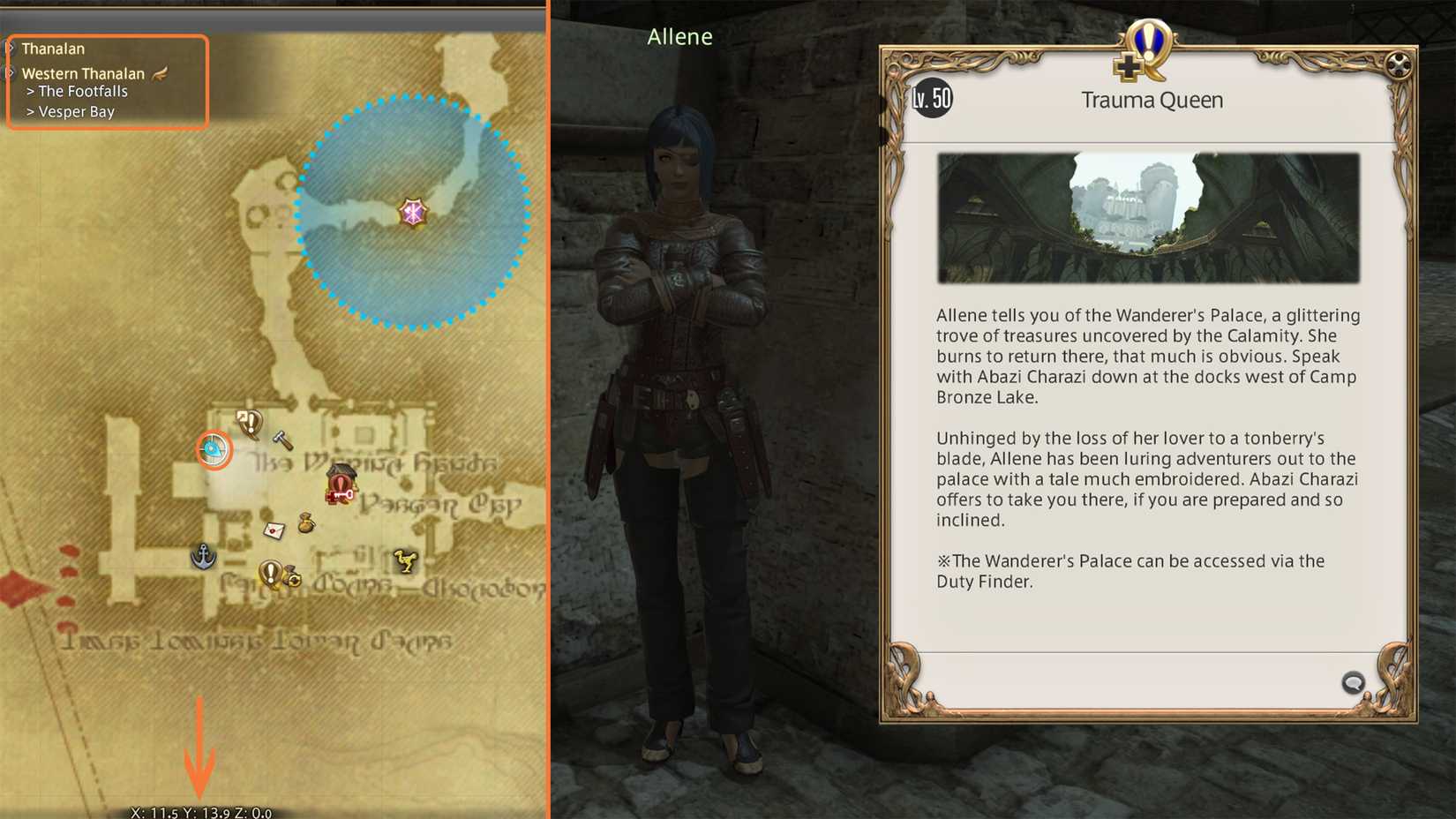Click the letter delivery icon on the map
Image resolution: width=1456 pixels, height=819 pixels.
[274, 529]
